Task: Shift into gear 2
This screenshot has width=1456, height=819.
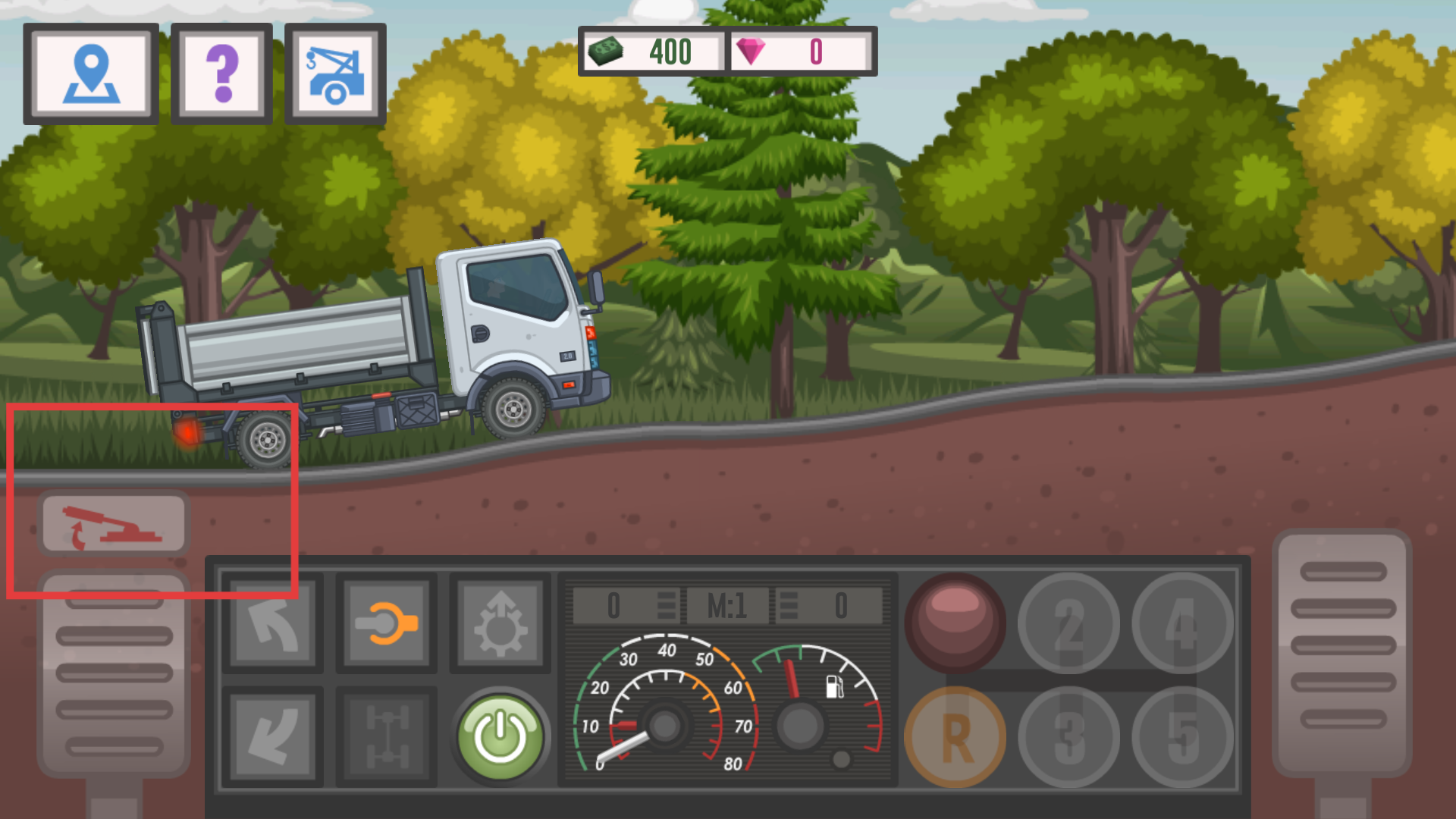Action: tap(1069, 623)
